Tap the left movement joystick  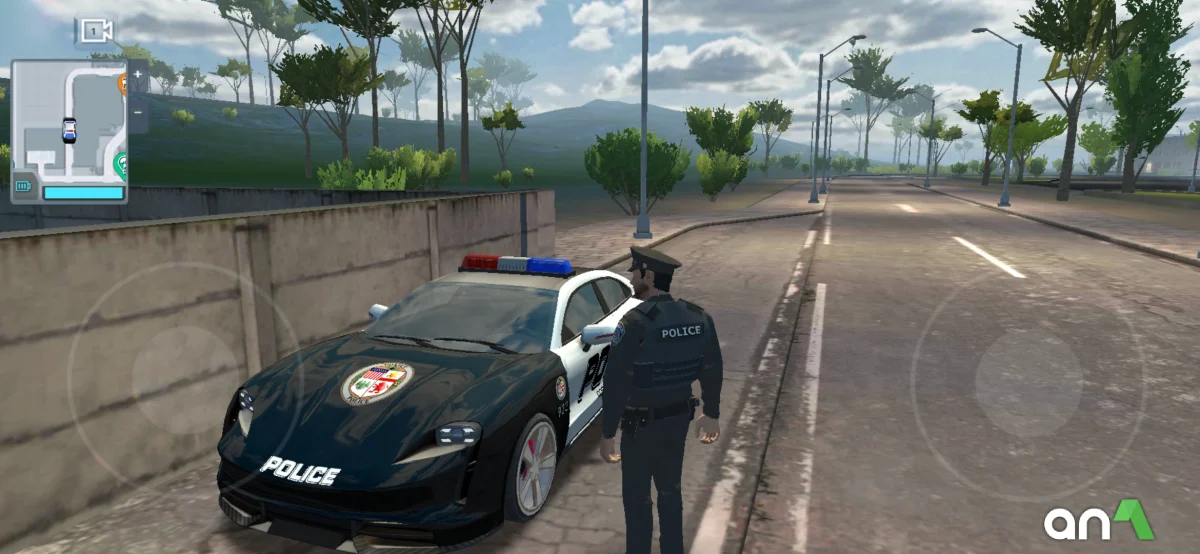tap(185, 380)
